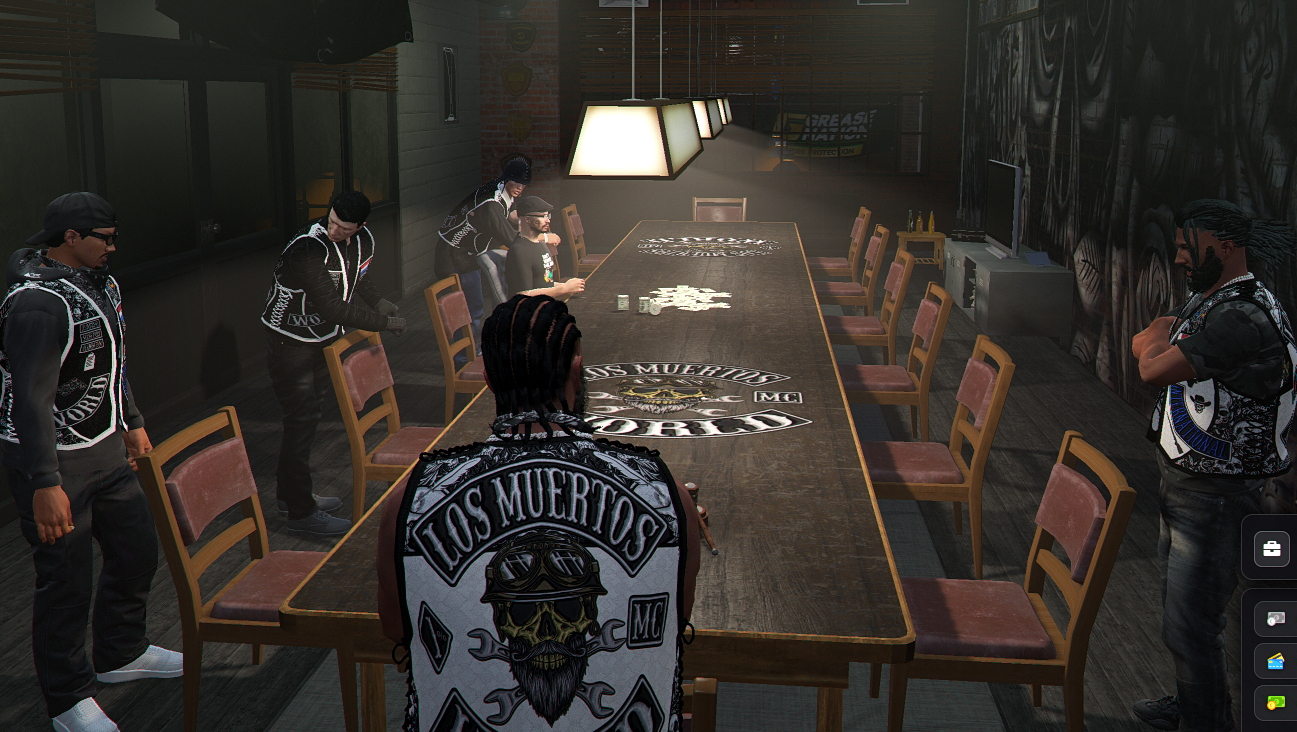This screenshot has height=732, width=1297.
Task: Open the white briefcase job icon
Action: [1272, 549]
